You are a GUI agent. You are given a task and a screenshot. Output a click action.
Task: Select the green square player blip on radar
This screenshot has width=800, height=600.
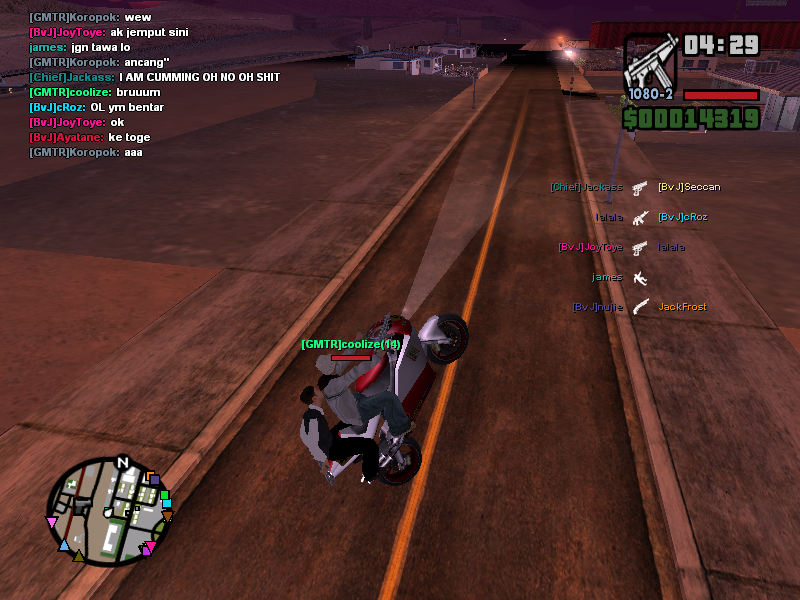point(165,495)
